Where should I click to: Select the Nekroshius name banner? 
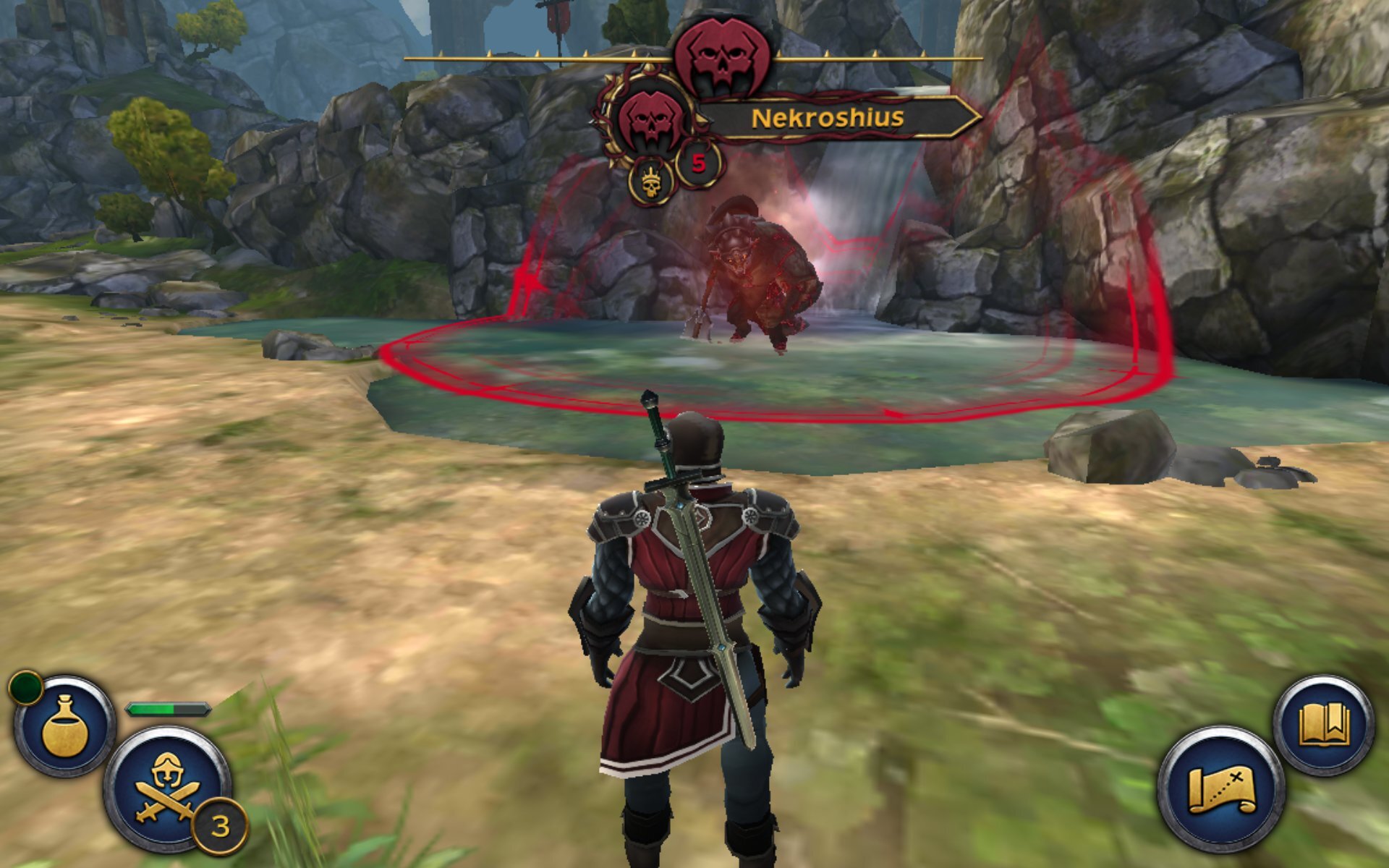(x=828, y=117)
